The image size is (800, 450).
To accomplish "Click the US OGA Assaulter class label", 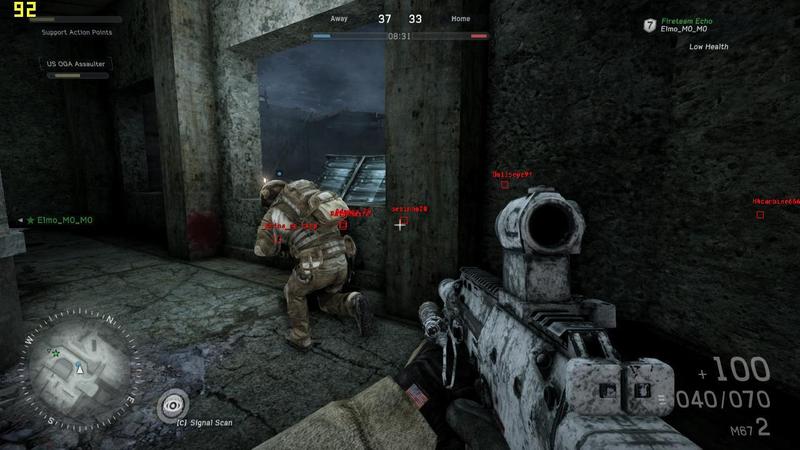I will [77, 63].
